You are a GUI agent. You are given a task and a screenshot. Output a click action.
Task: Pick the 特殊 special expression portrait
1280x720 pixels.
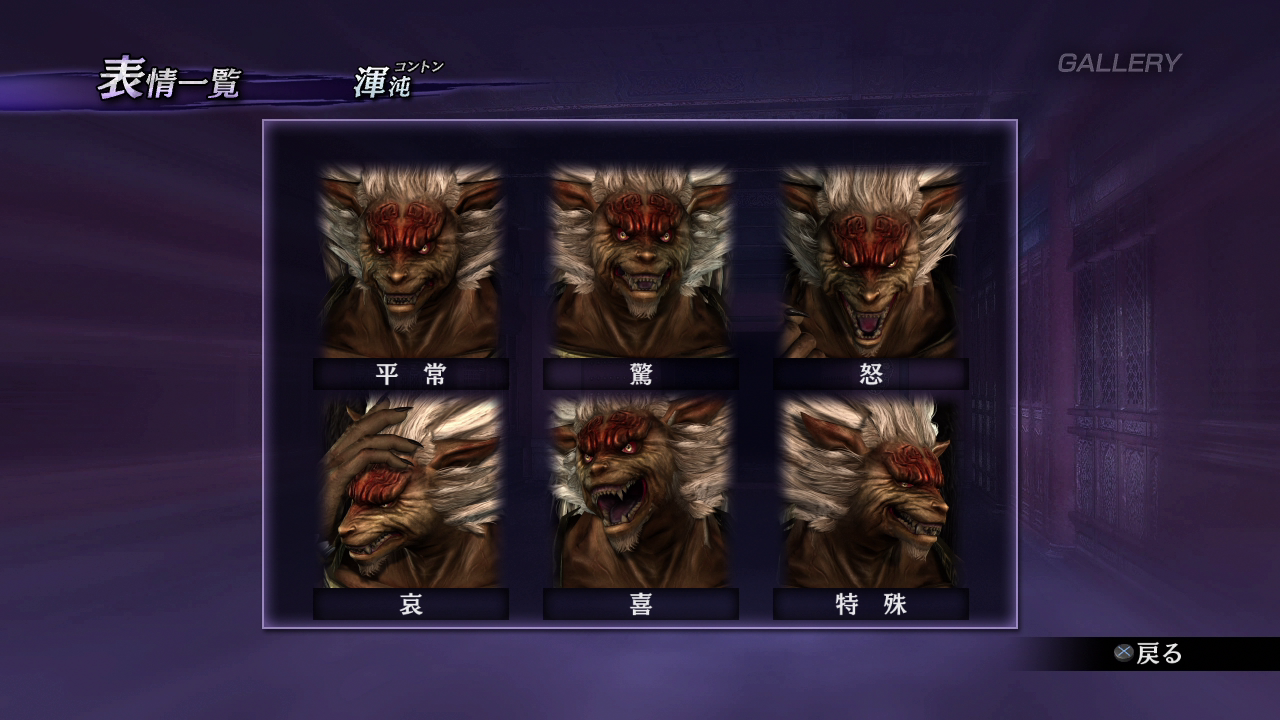(871, 492)
